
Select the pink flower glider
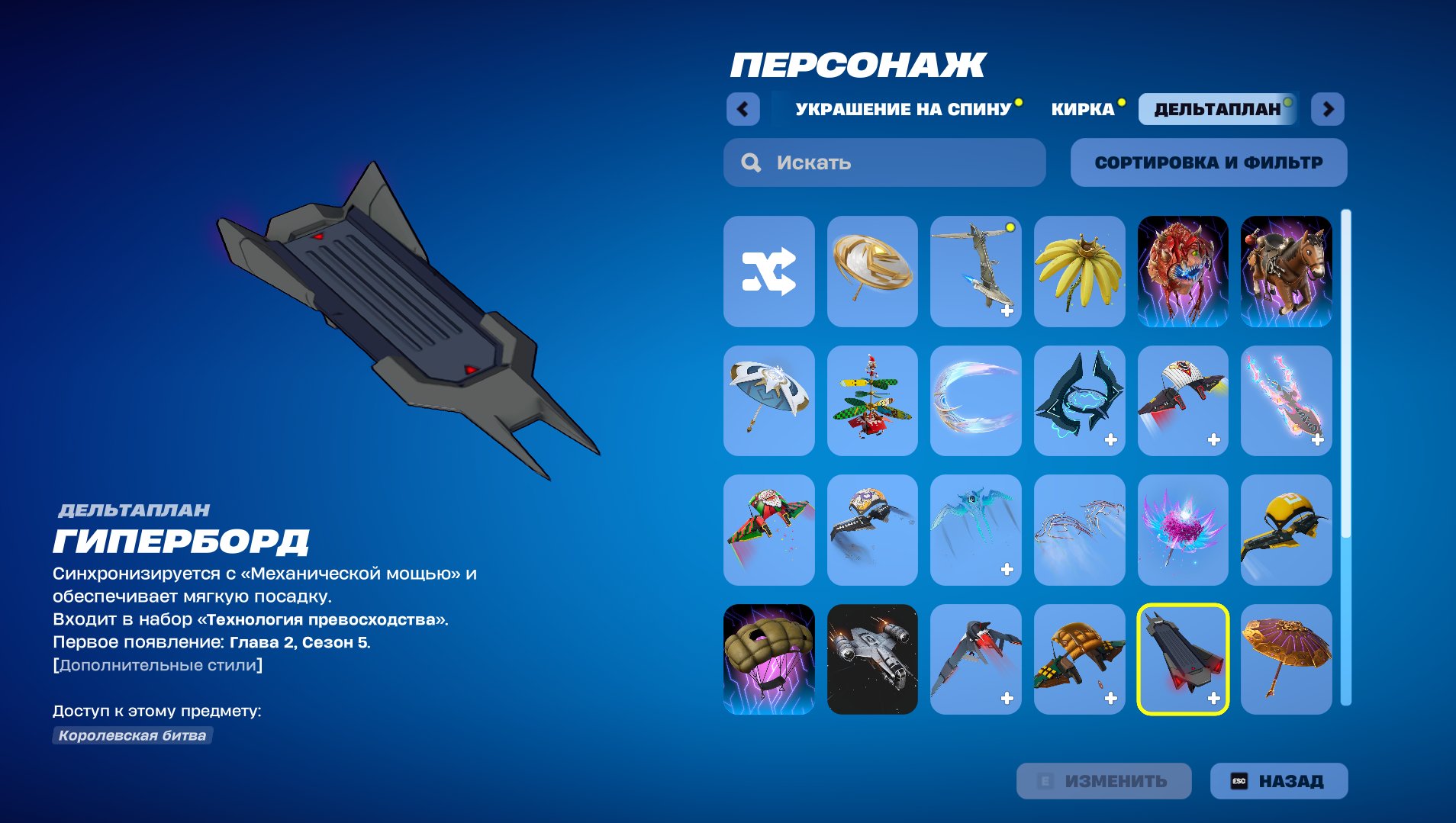coord(1182,530)
